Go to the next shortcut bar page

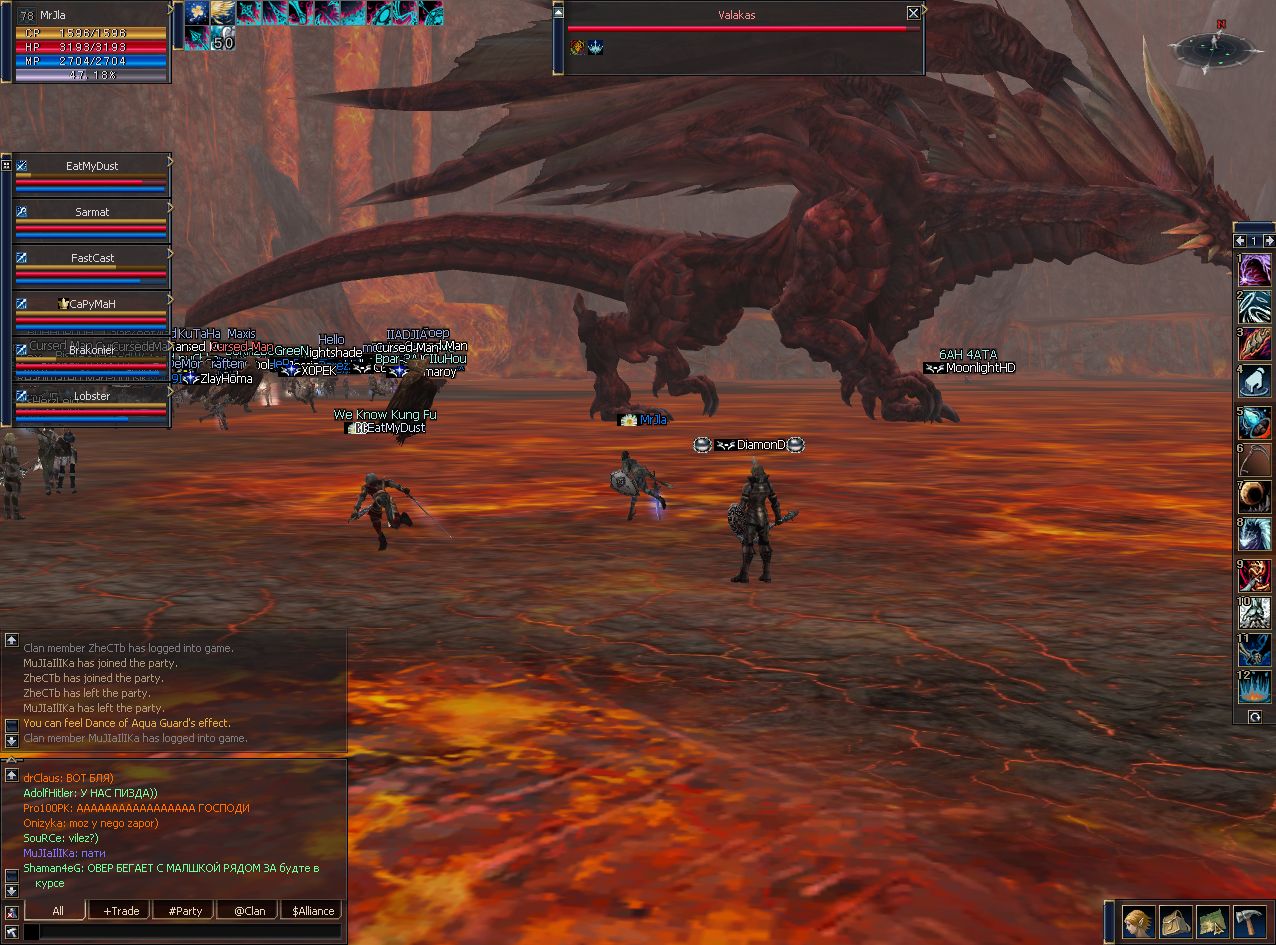(1269, 241)
